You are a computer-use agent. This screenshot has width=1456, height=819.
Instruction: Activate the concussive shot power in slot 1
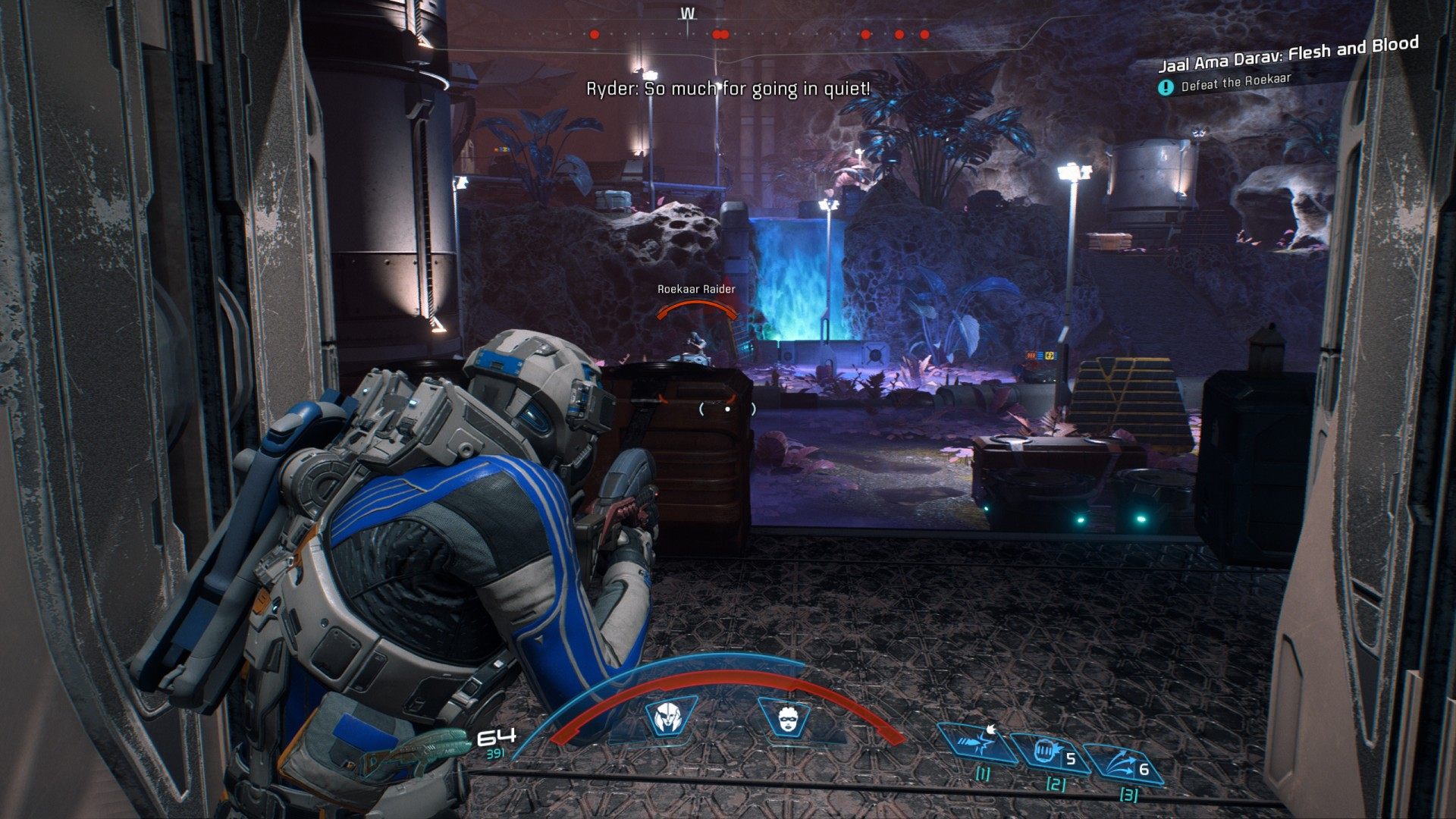point(977,742)
